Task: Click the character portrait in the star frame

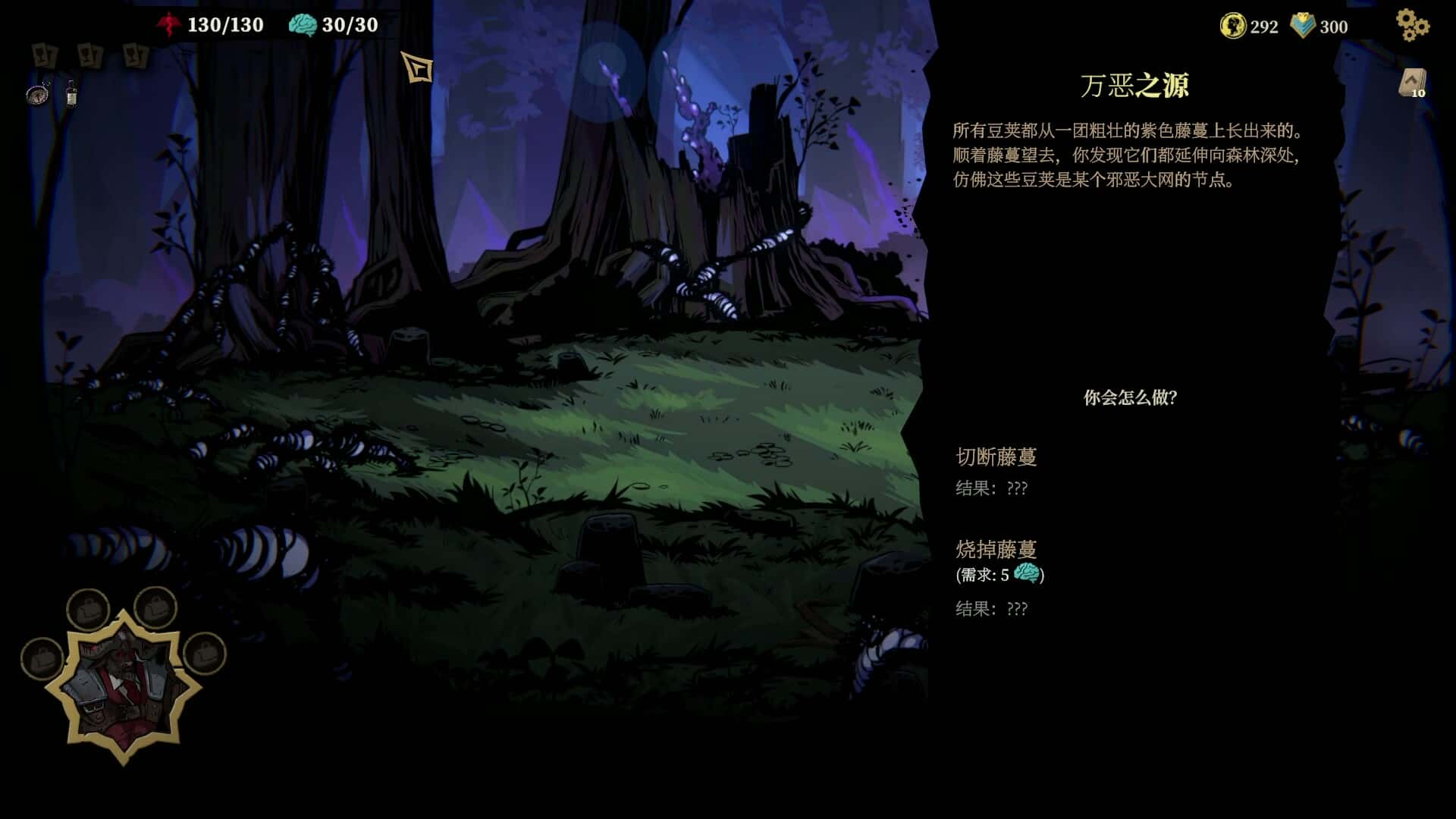Action: 123,686
